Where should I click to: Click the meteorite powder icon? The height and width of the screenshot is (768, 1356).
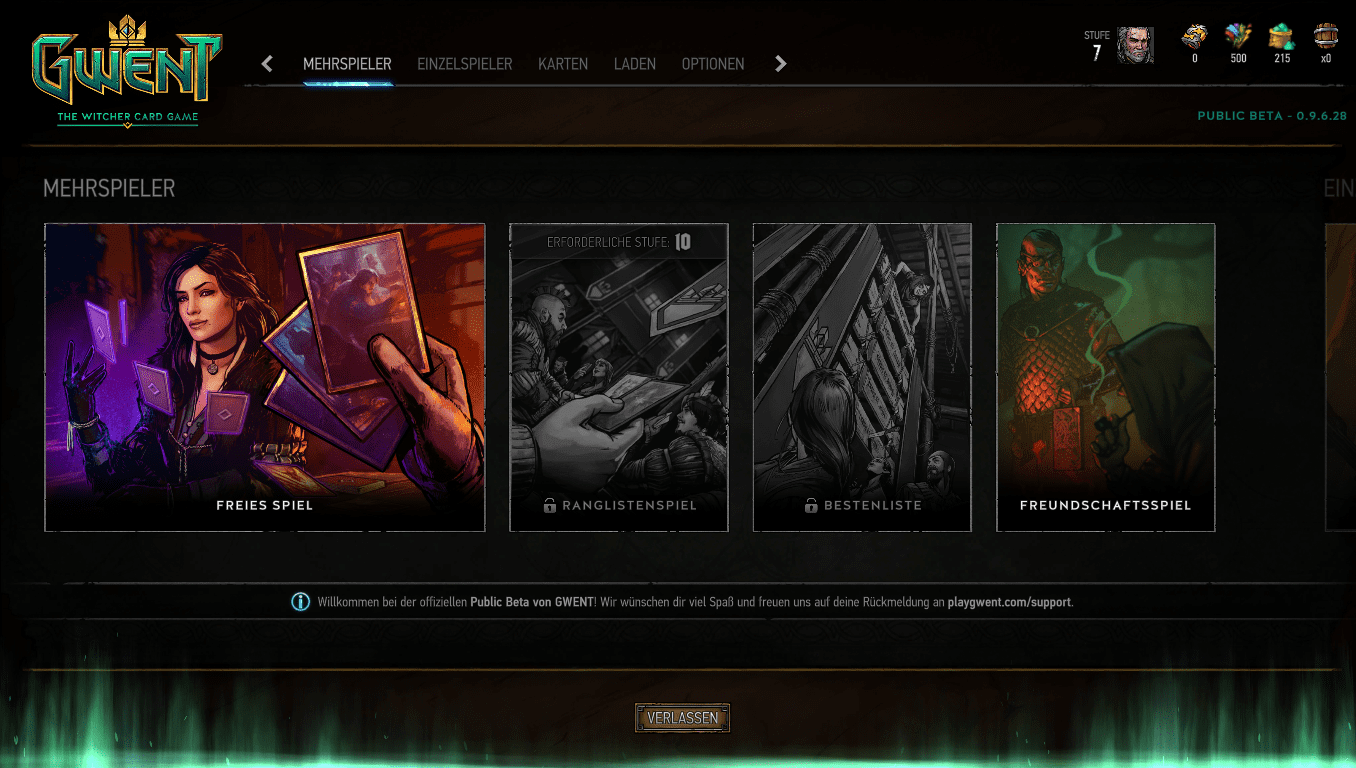tap(1282, 38)
